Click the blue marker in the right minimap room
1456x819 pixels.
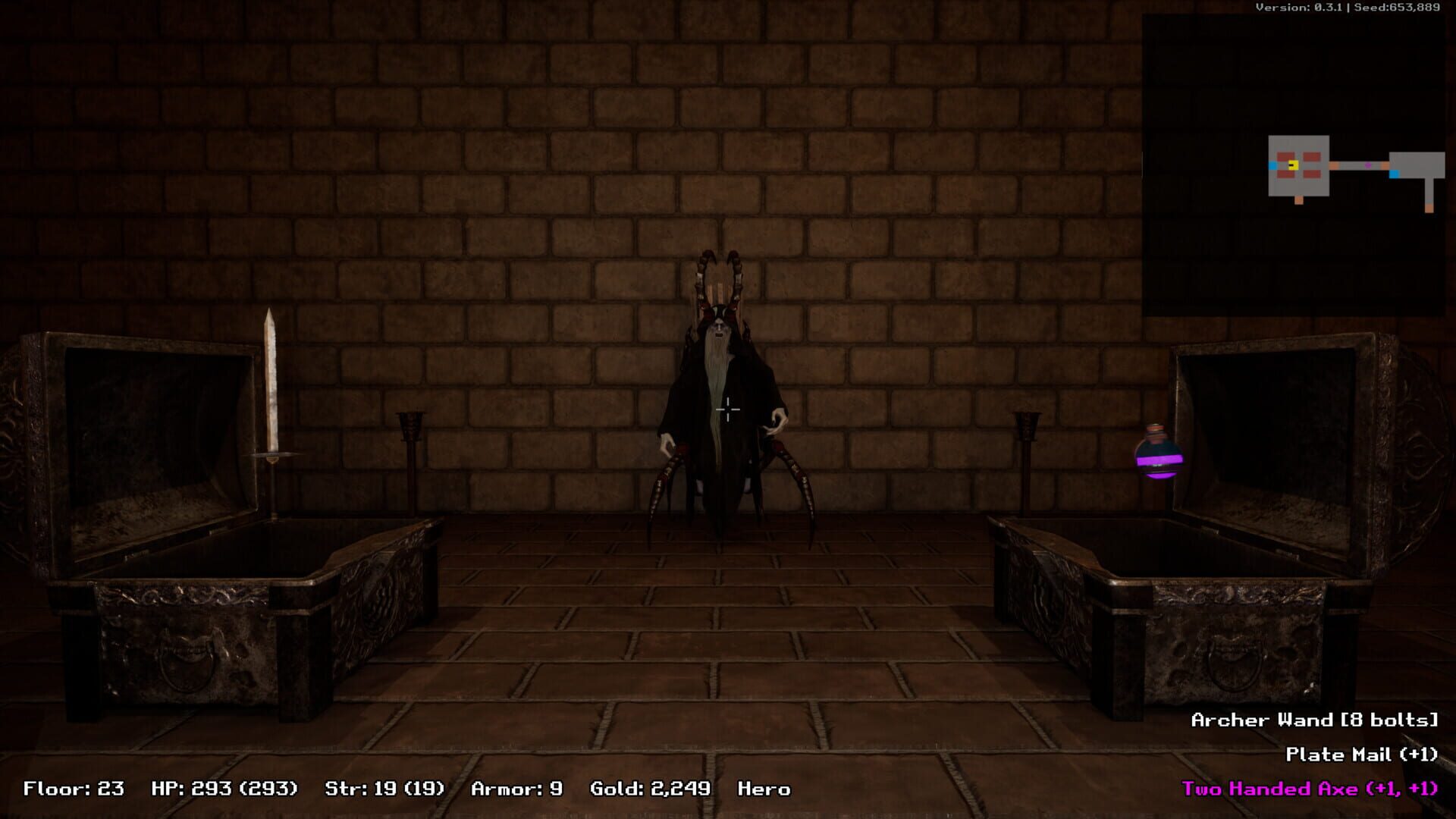pyautogui.click(x=1394, y=174)
